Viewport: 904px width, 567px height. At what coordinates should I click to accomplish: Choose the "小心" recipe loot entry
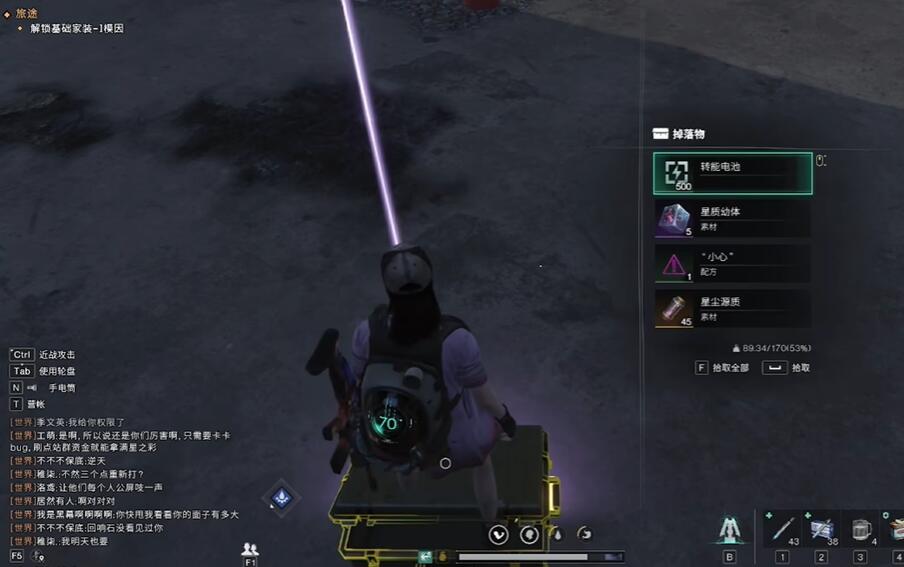click(732, 263)
